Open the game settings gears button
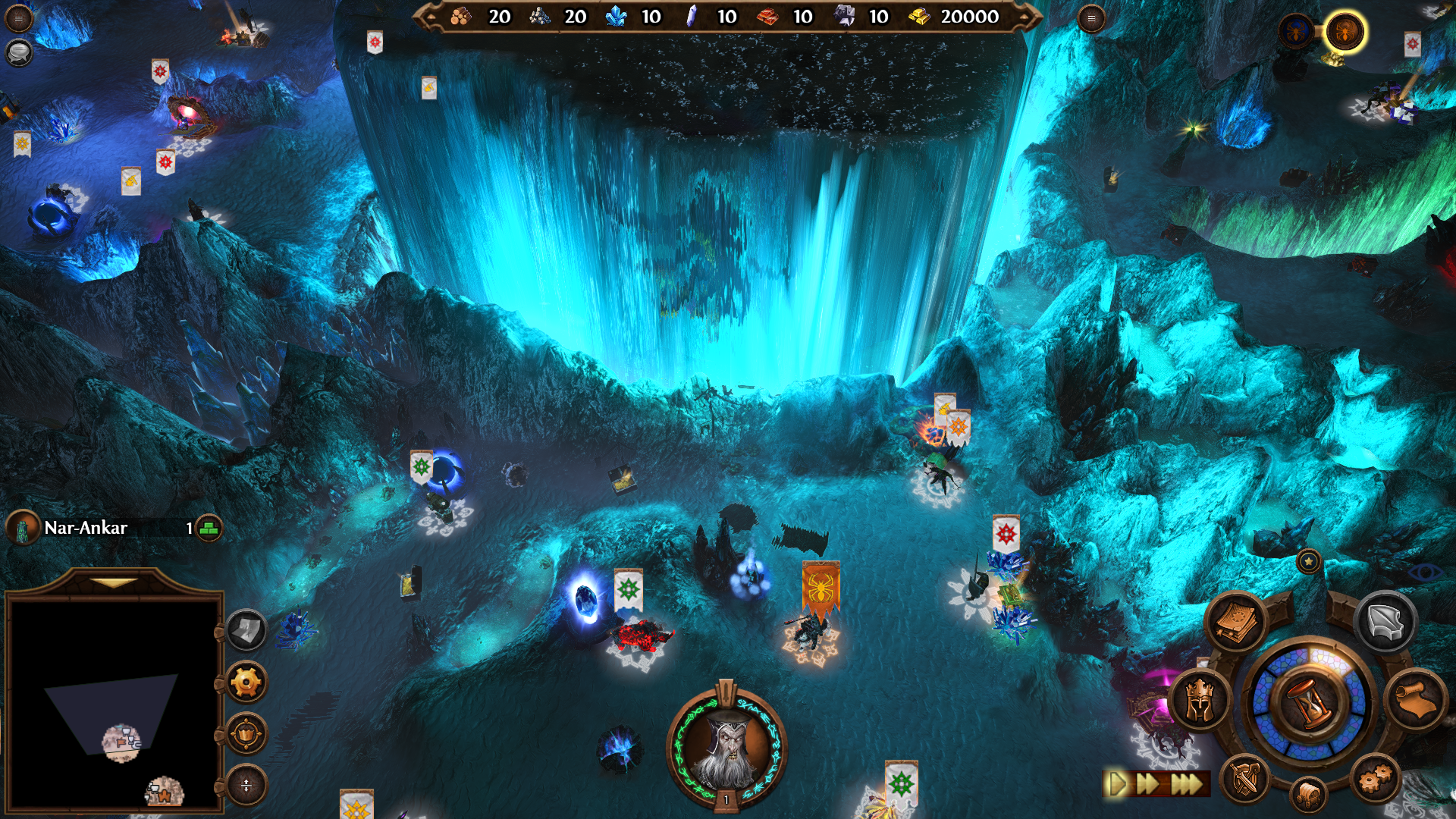This screenshot has width=1456, height=819. pyautogui.click(x=1375, y=779)
